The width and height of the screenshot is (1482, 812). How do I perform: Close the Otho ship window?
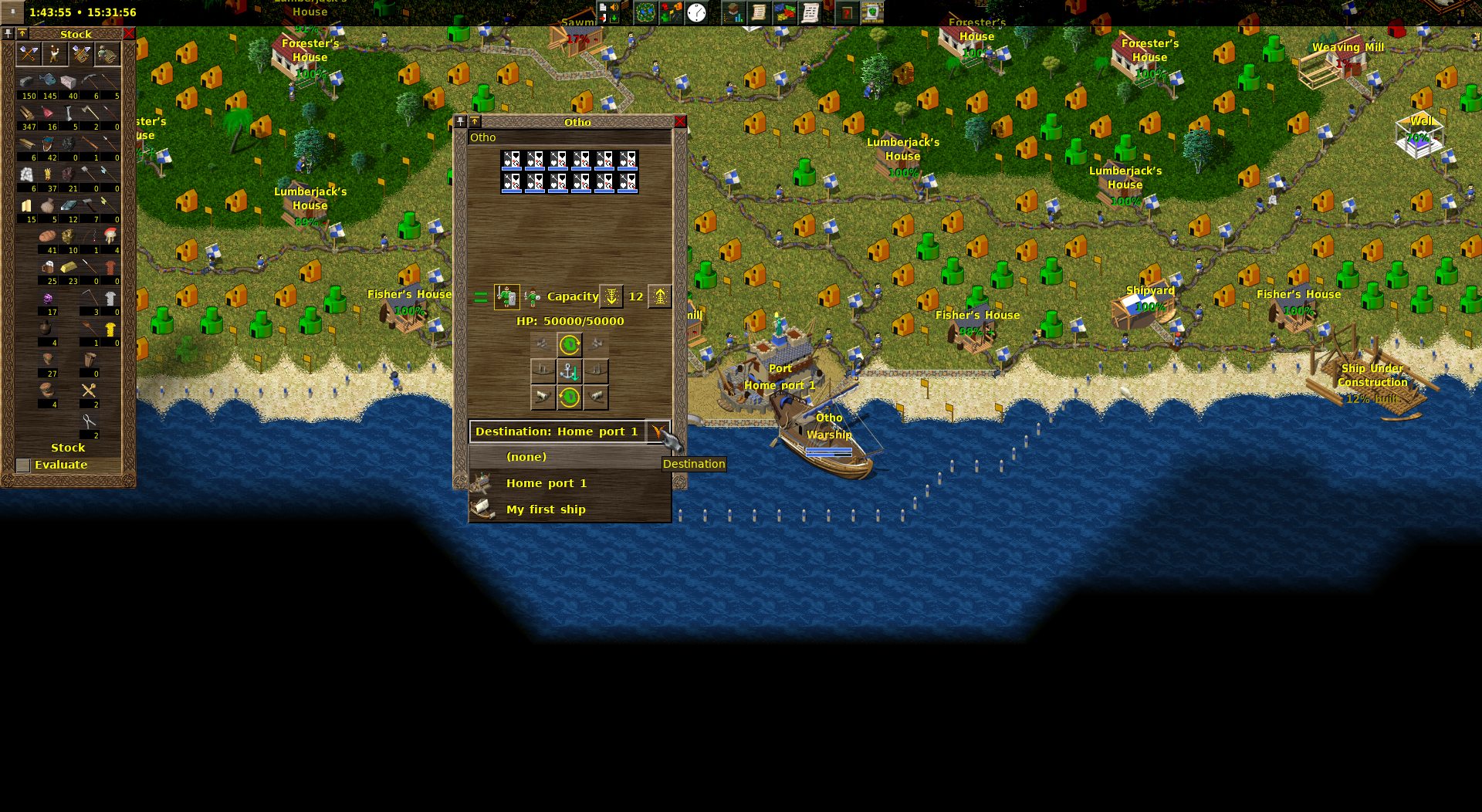[680, 122]
